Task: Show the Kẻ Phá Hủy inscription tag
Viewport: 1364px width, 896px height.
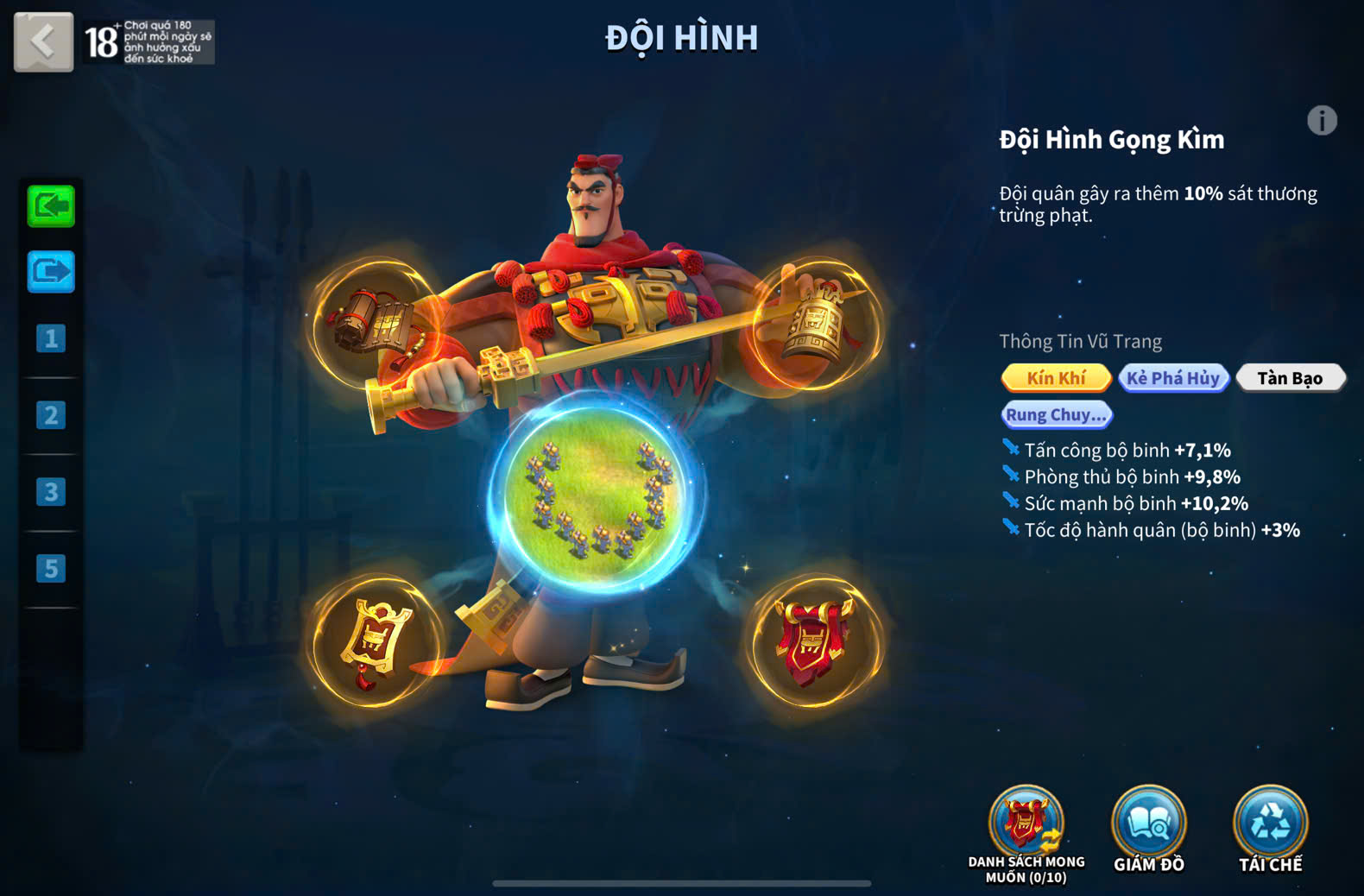Action: point(1173,378)
